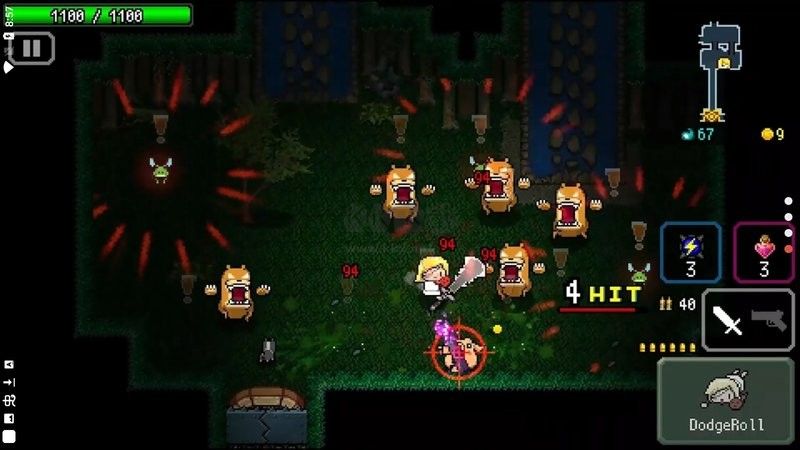
Task: Use the lightning bolt skill
Action: tap(690, 251)
